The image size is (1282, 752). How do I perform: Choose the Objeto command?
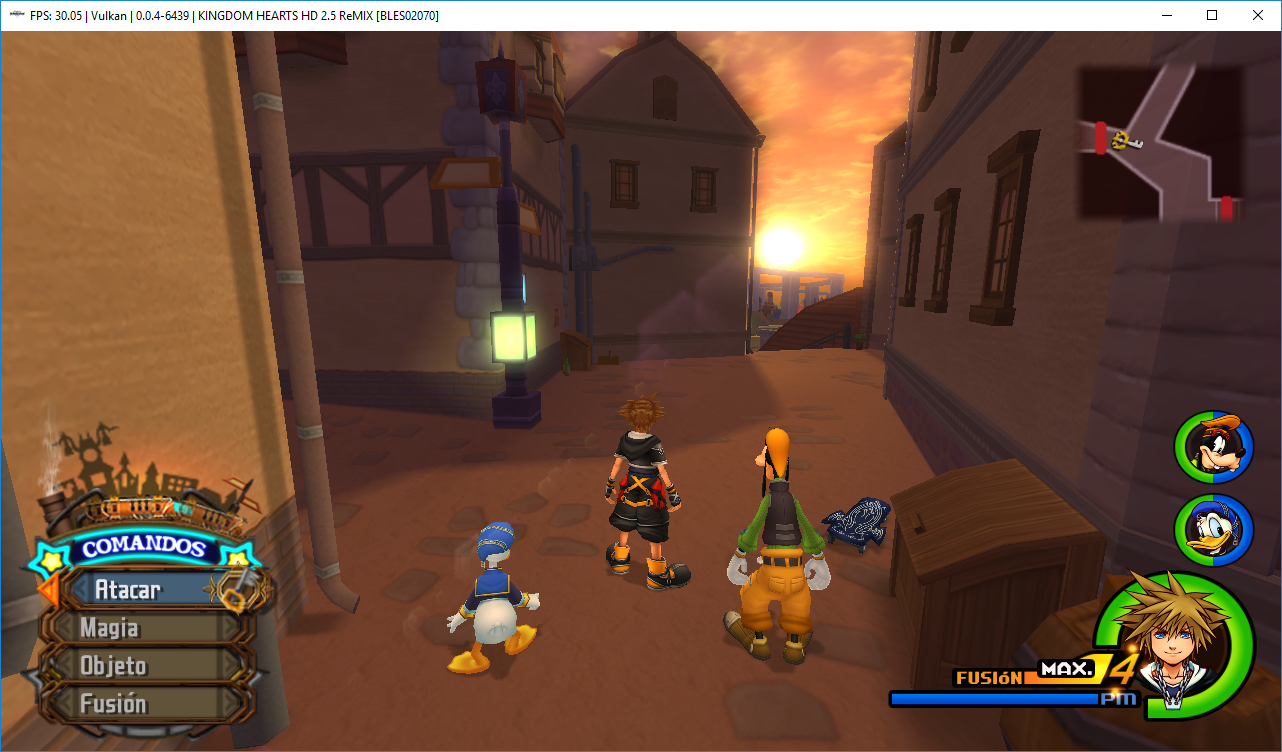[x=112, y=666]
